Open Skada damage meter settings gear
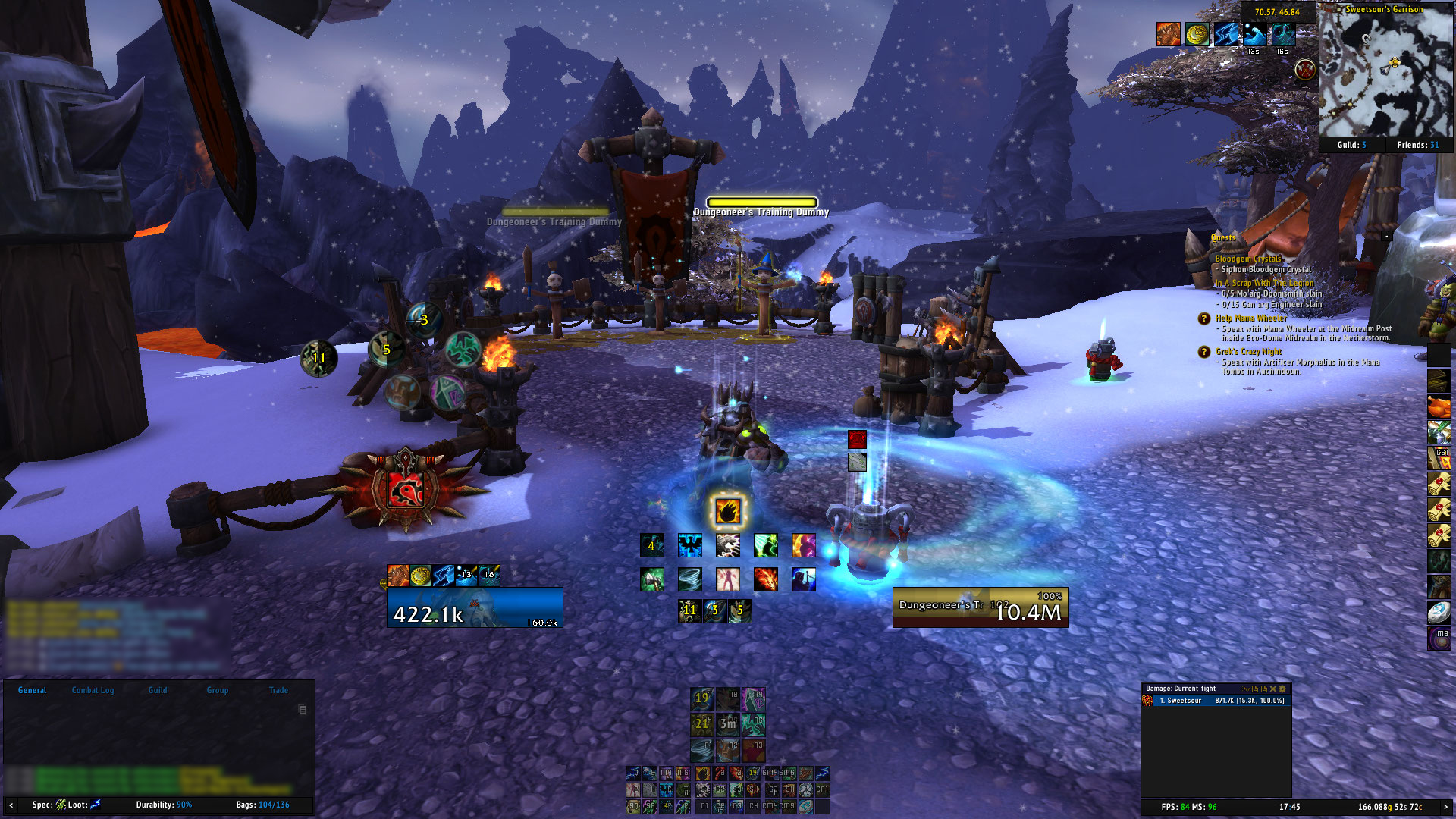Screen dimensions: 1456x819 pos(1282,689)
